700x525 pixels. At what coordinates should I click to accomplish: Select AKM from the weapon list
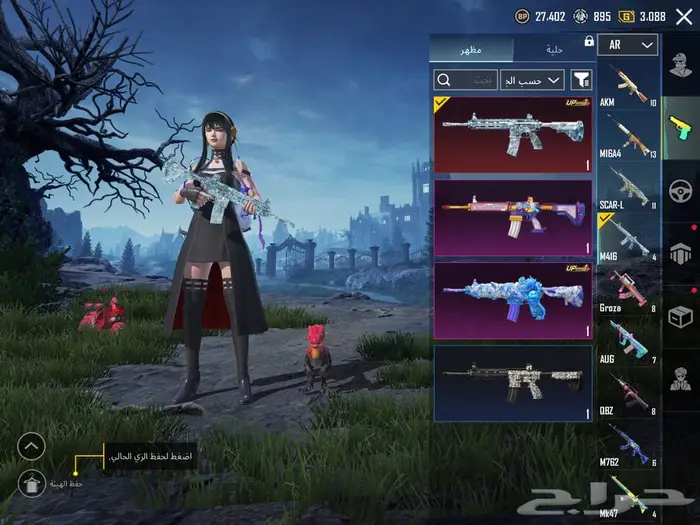[630, 86]
